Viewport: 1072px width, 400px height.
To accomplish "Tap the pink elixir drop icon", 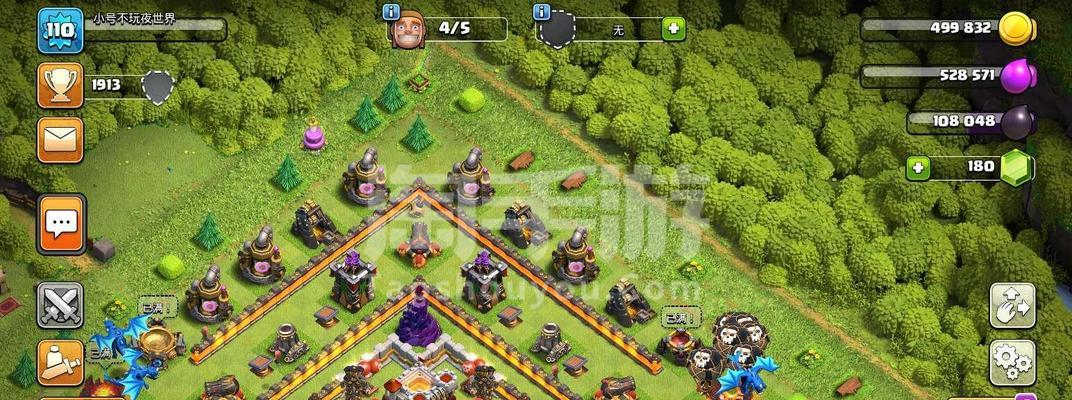I will click(x=1019, y=76).
